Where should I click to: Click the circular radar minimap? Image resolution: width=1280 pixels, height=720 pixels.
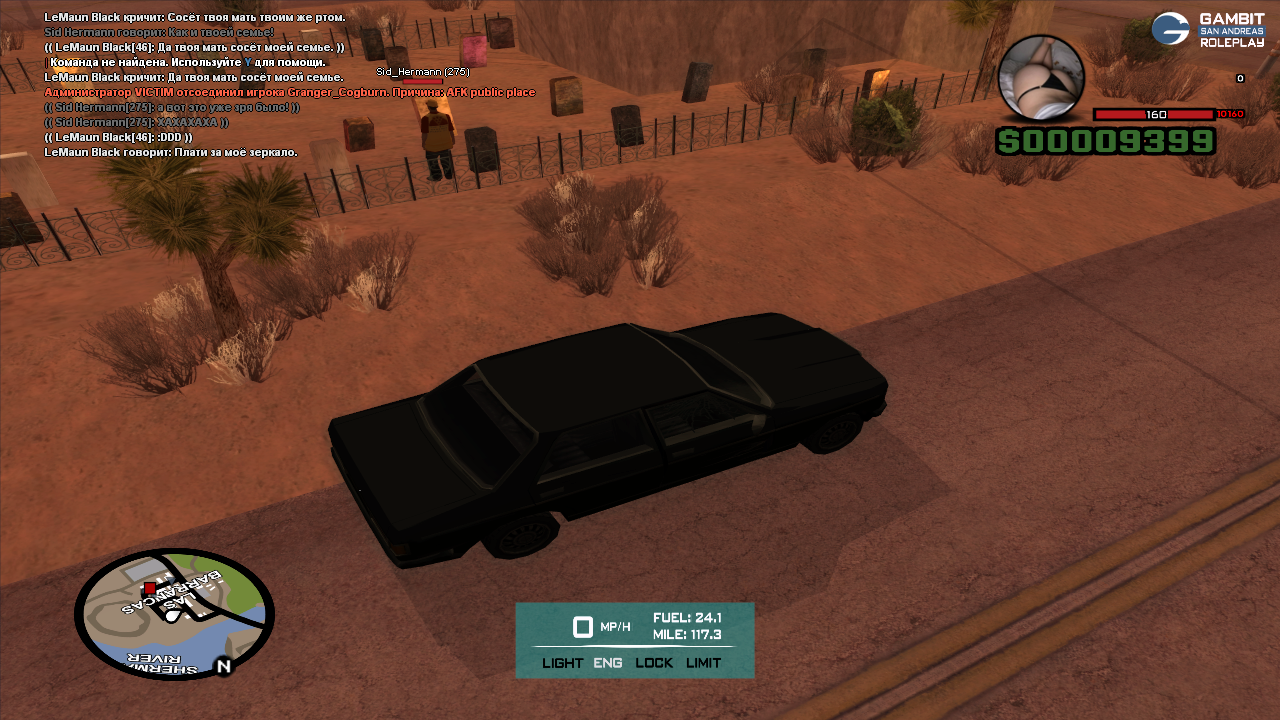point(174,614)
